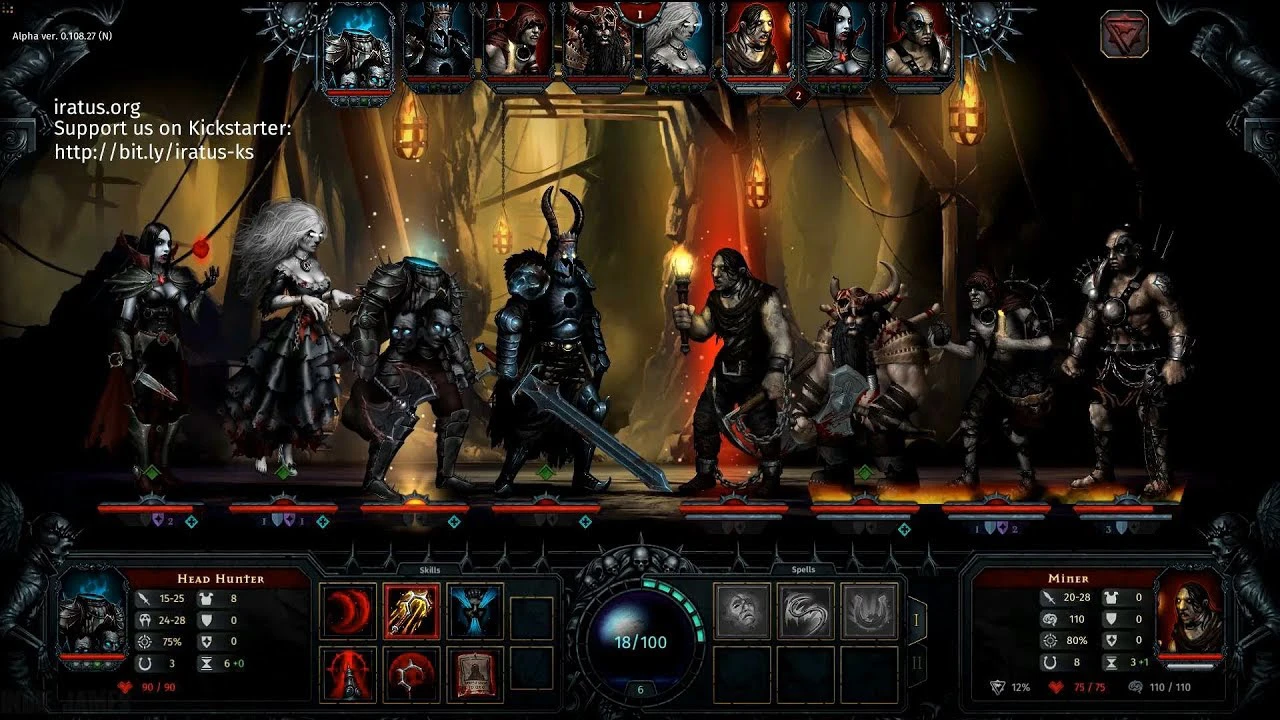Select the red-hooded enemy turn portrait
1280x720 pixels.
(x=517, y=42)
